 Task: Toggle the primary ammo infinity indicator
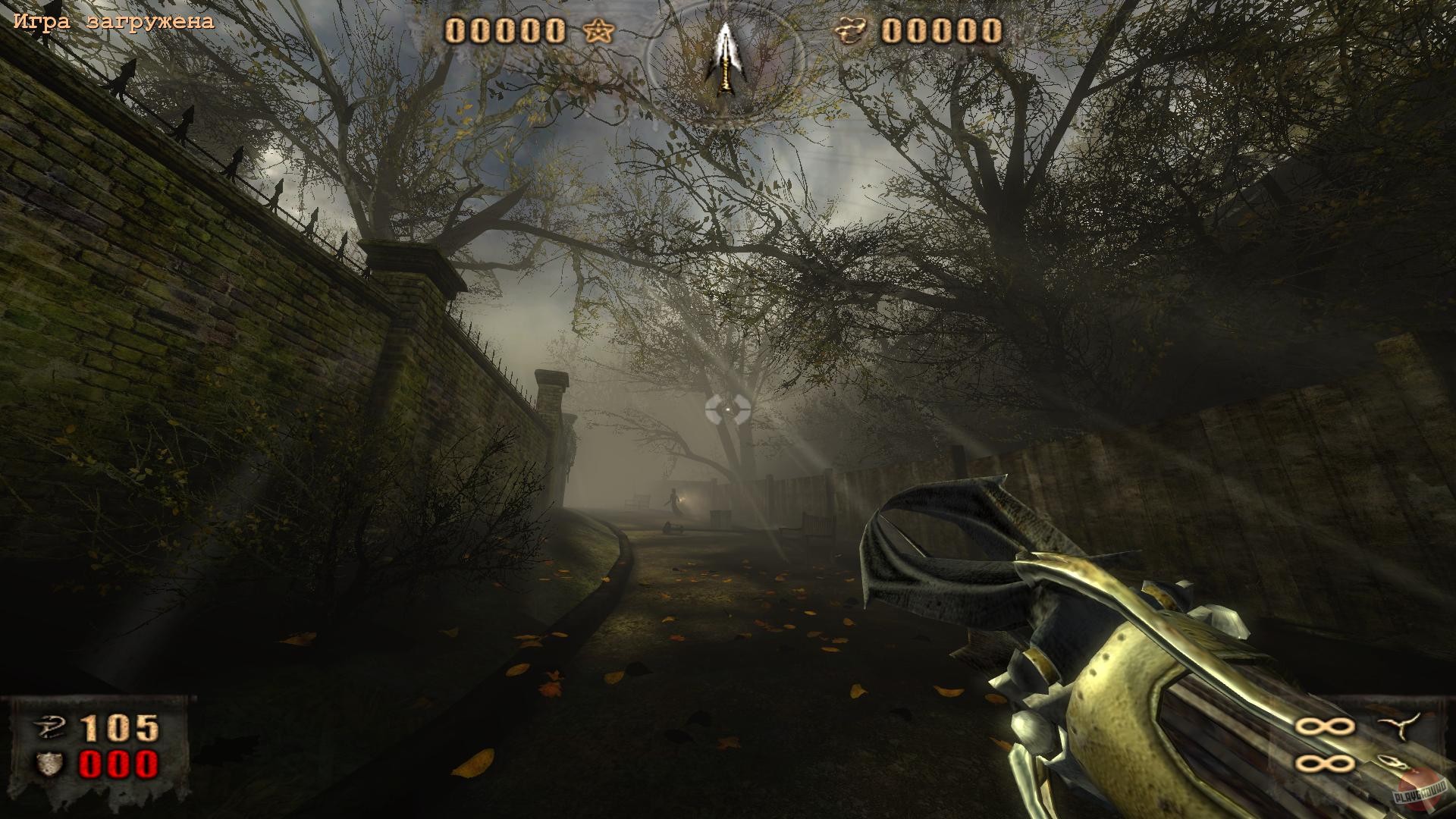point(1326,726)
